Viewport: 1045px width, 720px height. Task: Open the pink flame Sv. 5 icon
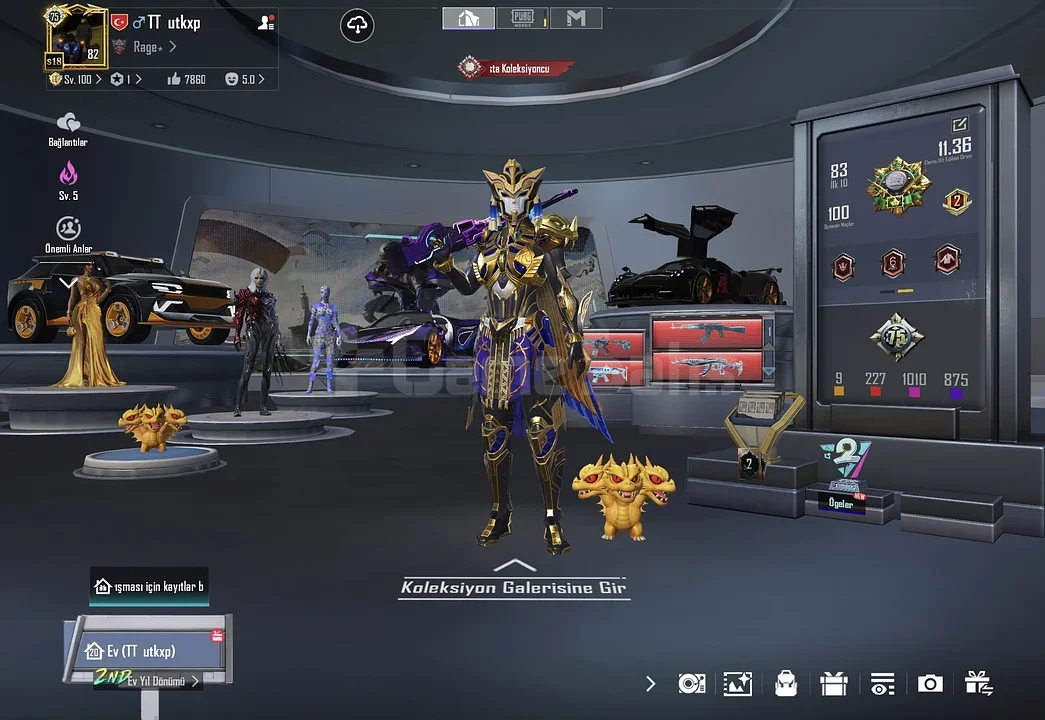pyautogui.click(x=68, y=180)
